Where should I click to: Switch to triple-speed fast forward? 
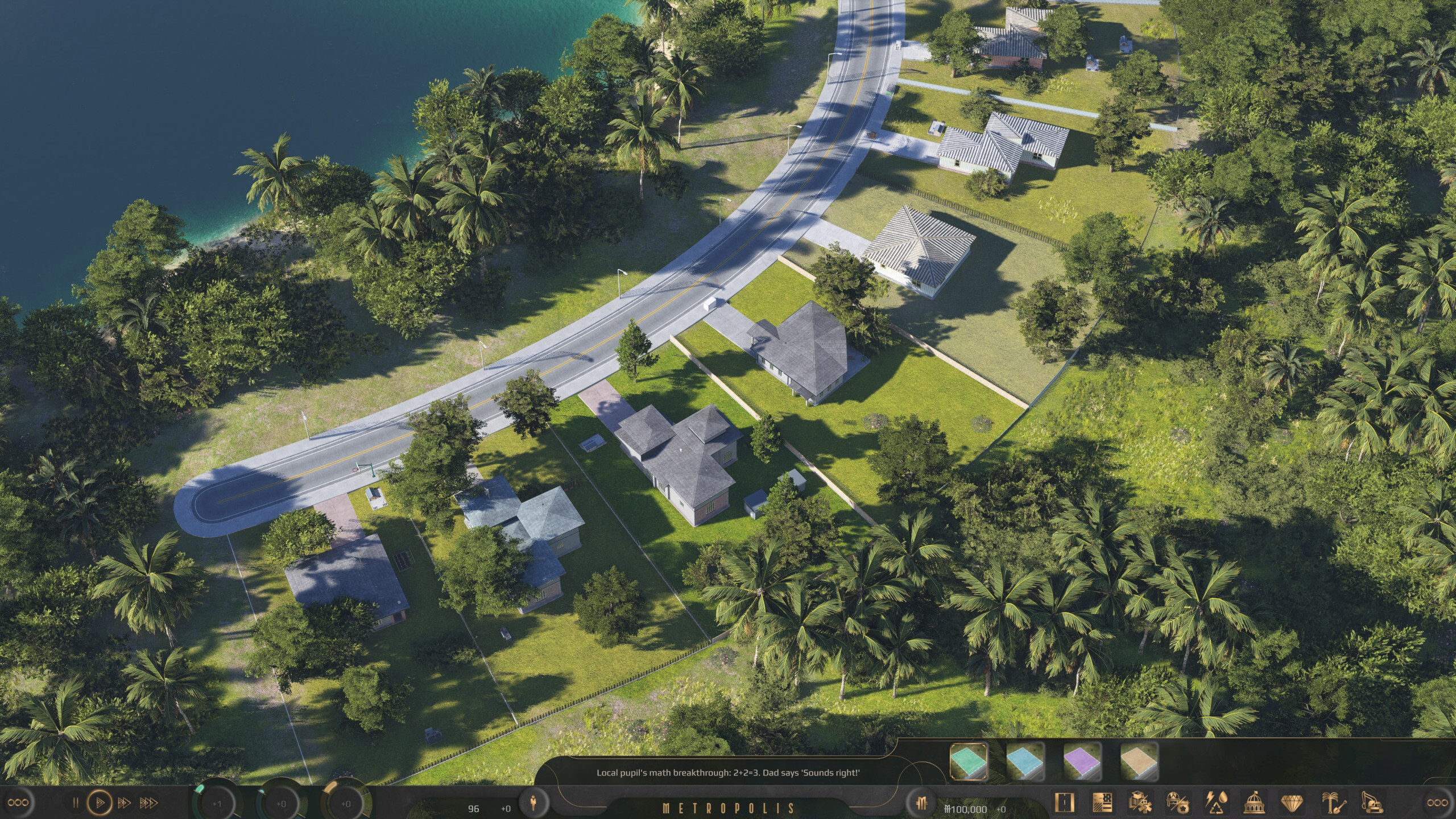150,803
